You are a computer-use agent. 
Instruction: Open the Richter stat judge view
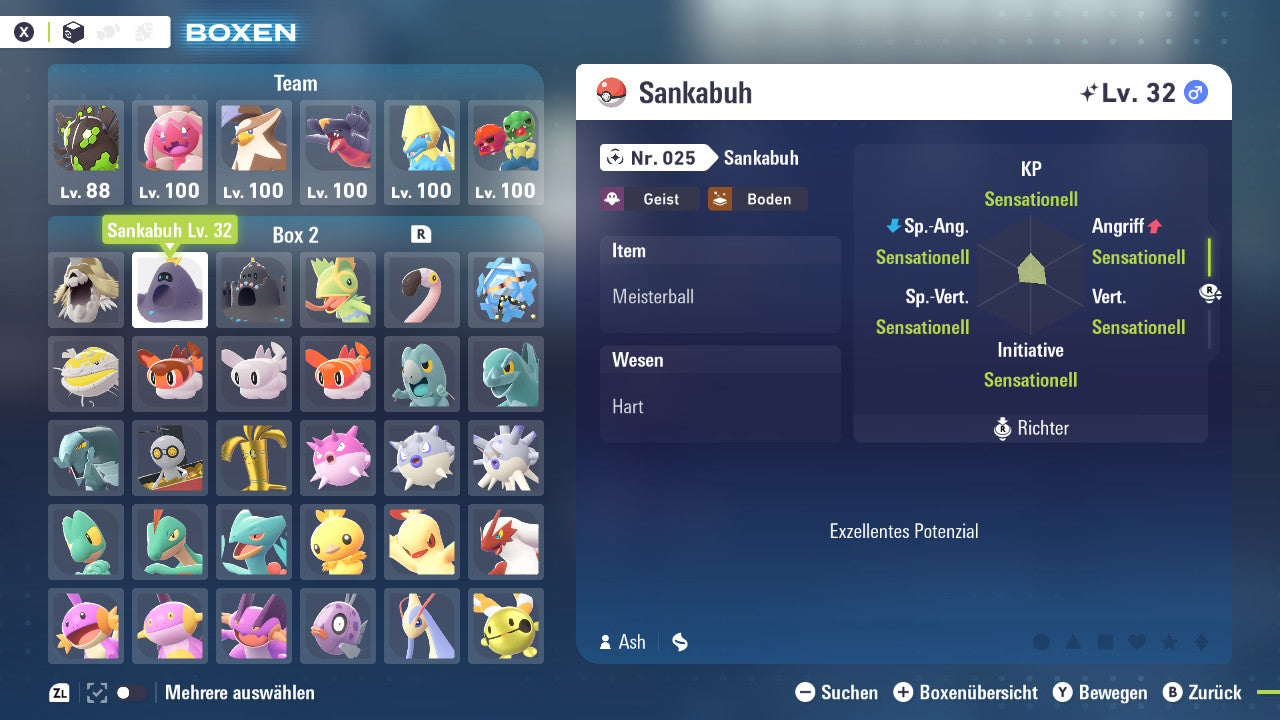(x=1030, y=428)
